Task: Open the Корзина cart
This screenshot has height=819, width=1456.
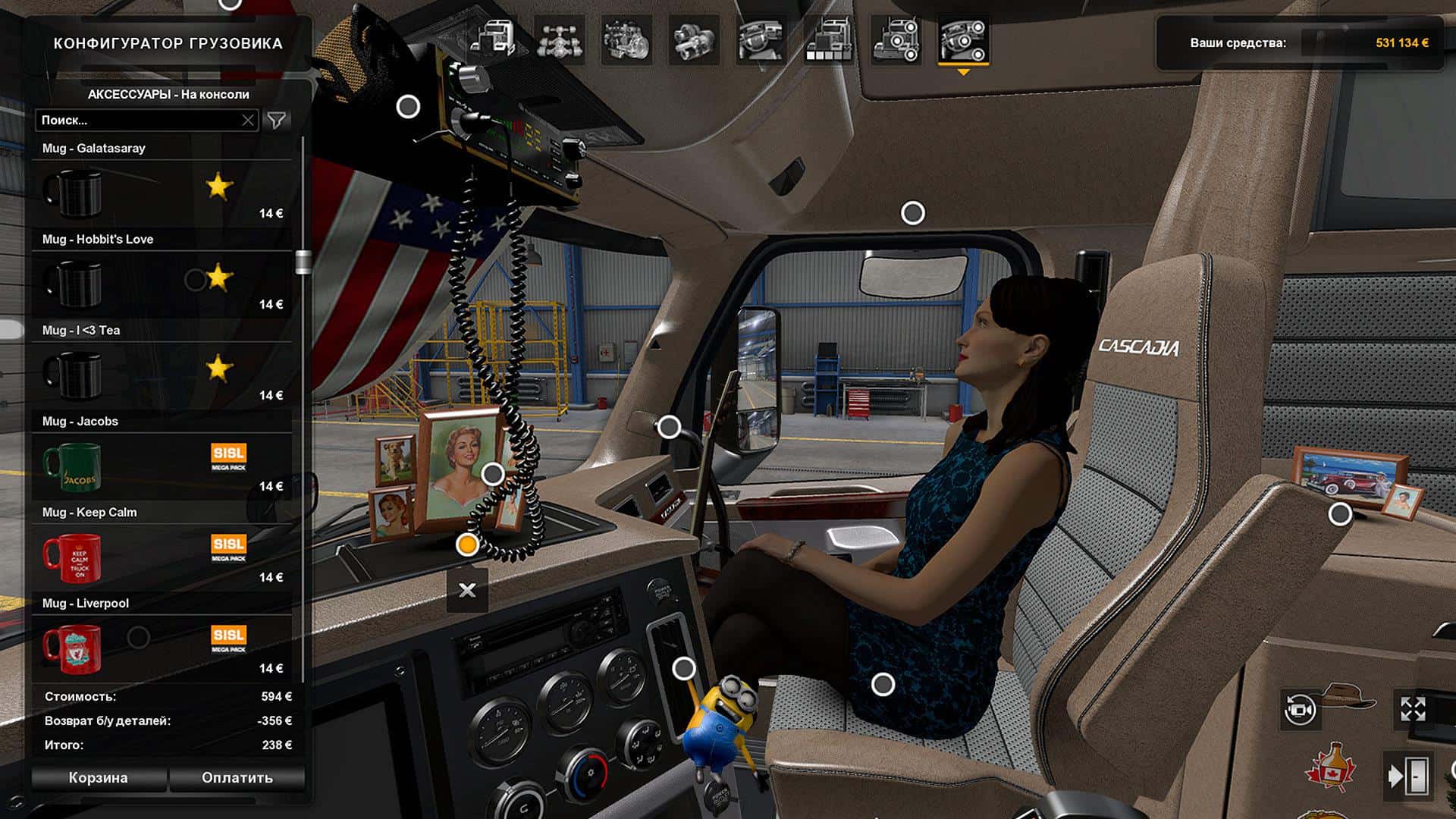Action: (99, 777)
